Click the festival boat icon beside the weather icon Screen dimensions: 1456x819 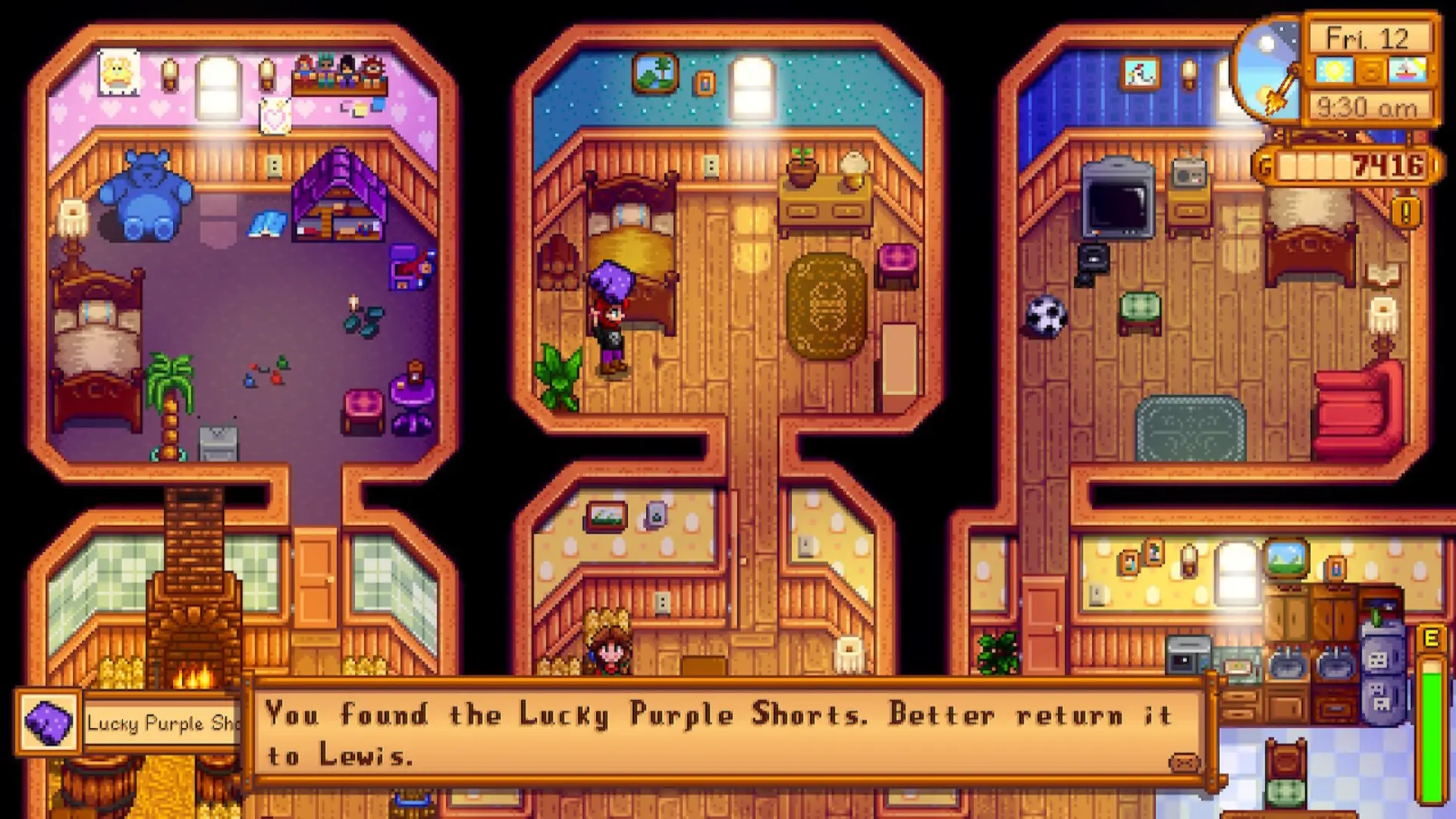[1407, 71]
